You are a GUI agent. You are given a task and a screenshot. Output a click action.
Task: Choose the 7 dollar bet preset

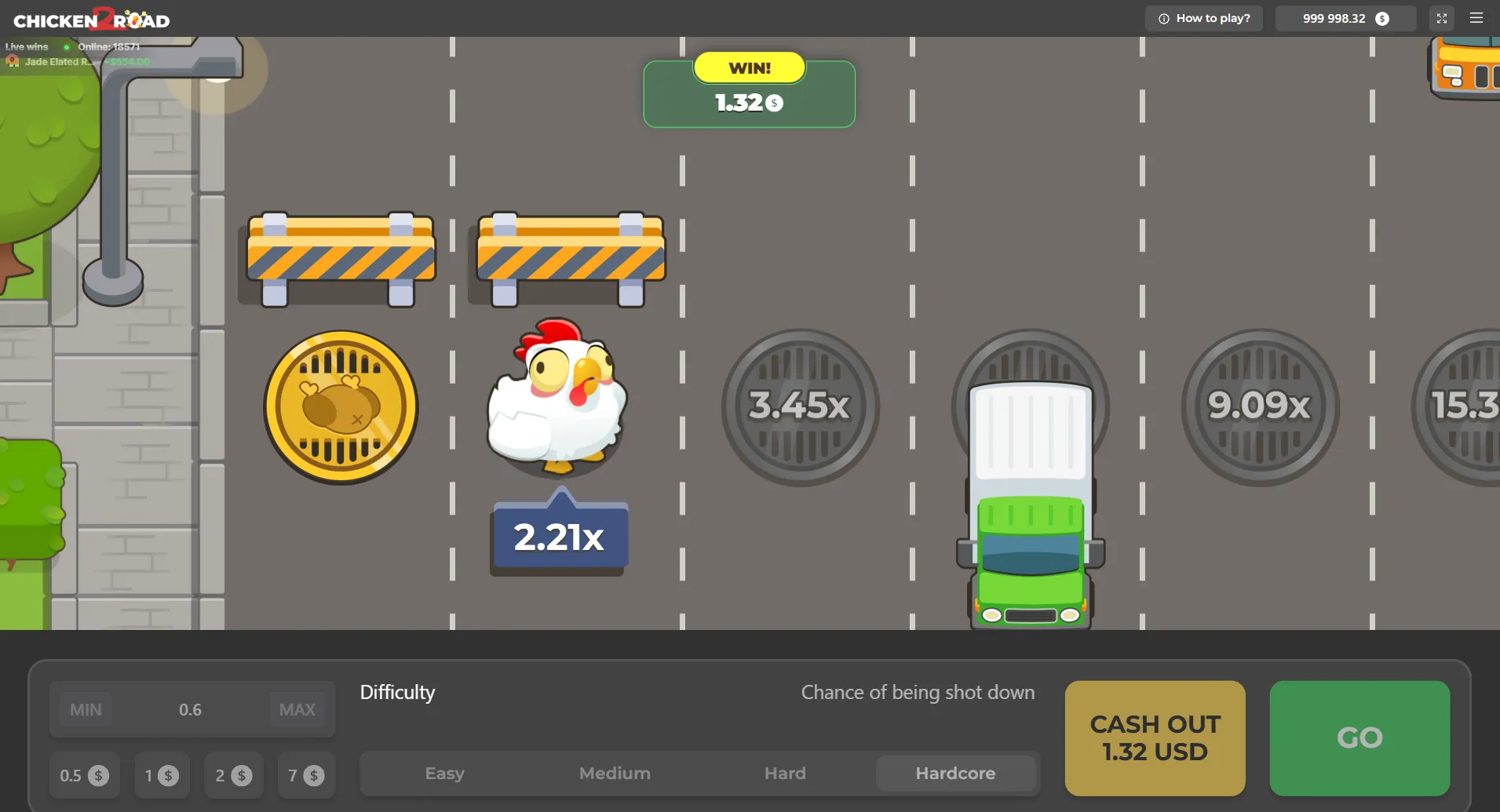point(306,775)
